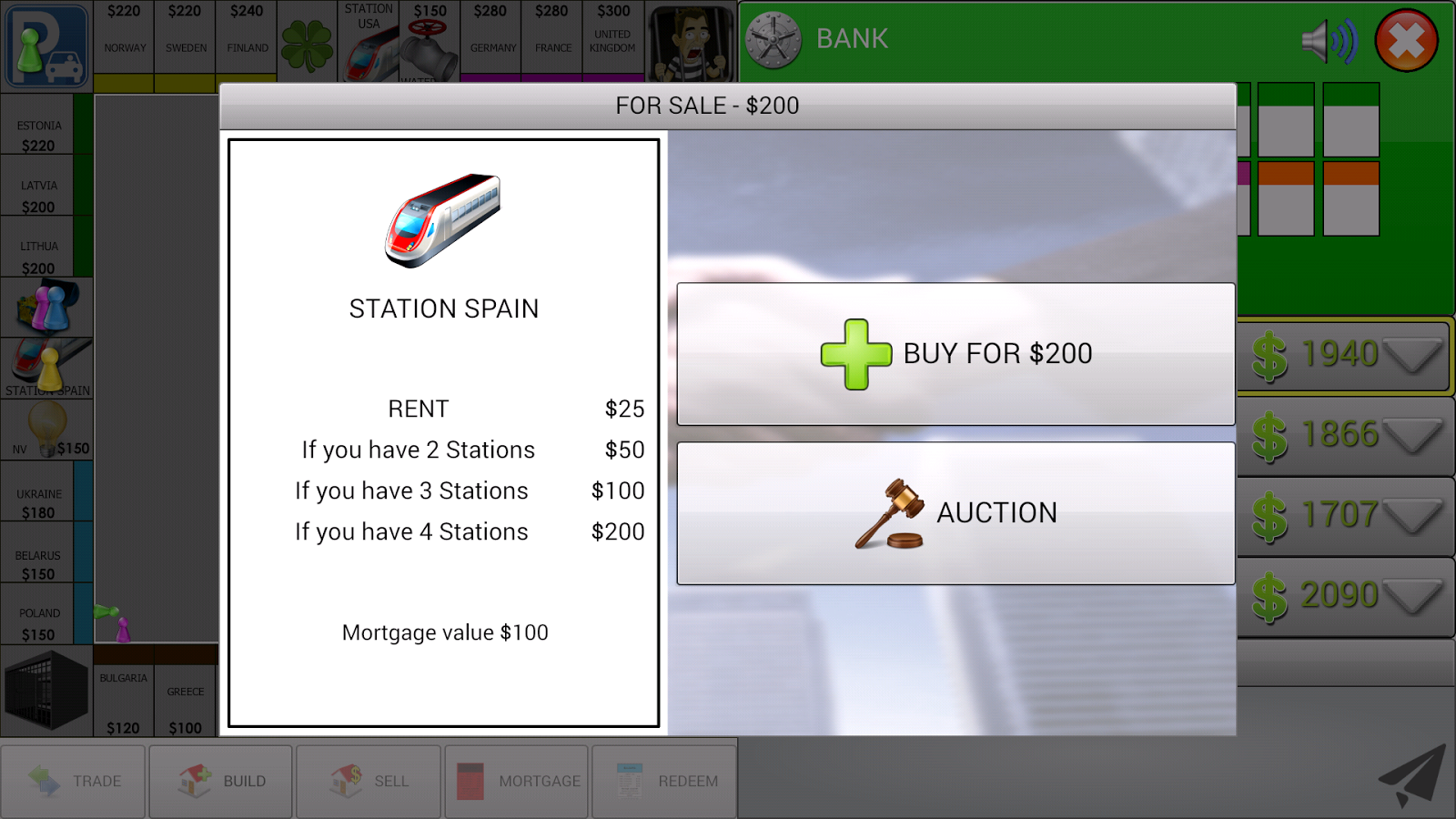Click the Redeem document icon
Image resolution: width=1456 pixels, height=819 pixels.
tap(628, 781)
